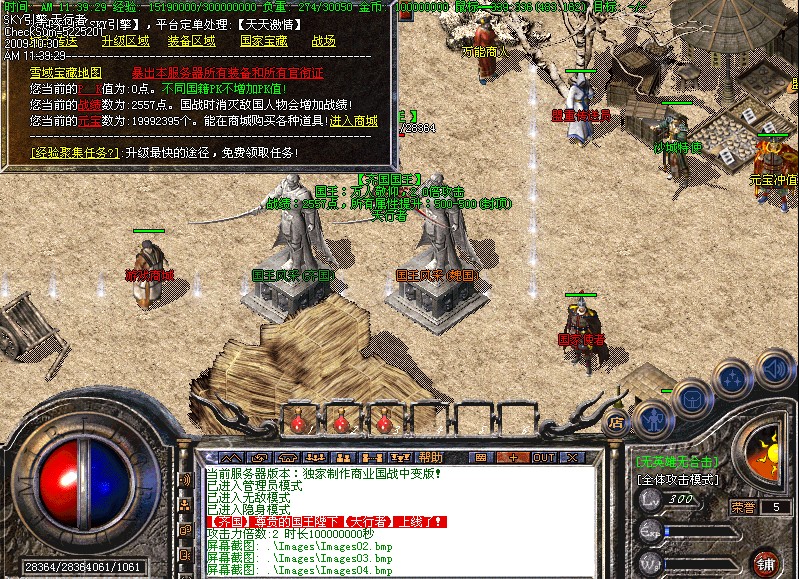799x579 pixels.
Task: Open the 装备区域 link
Action: coord(191,41)
